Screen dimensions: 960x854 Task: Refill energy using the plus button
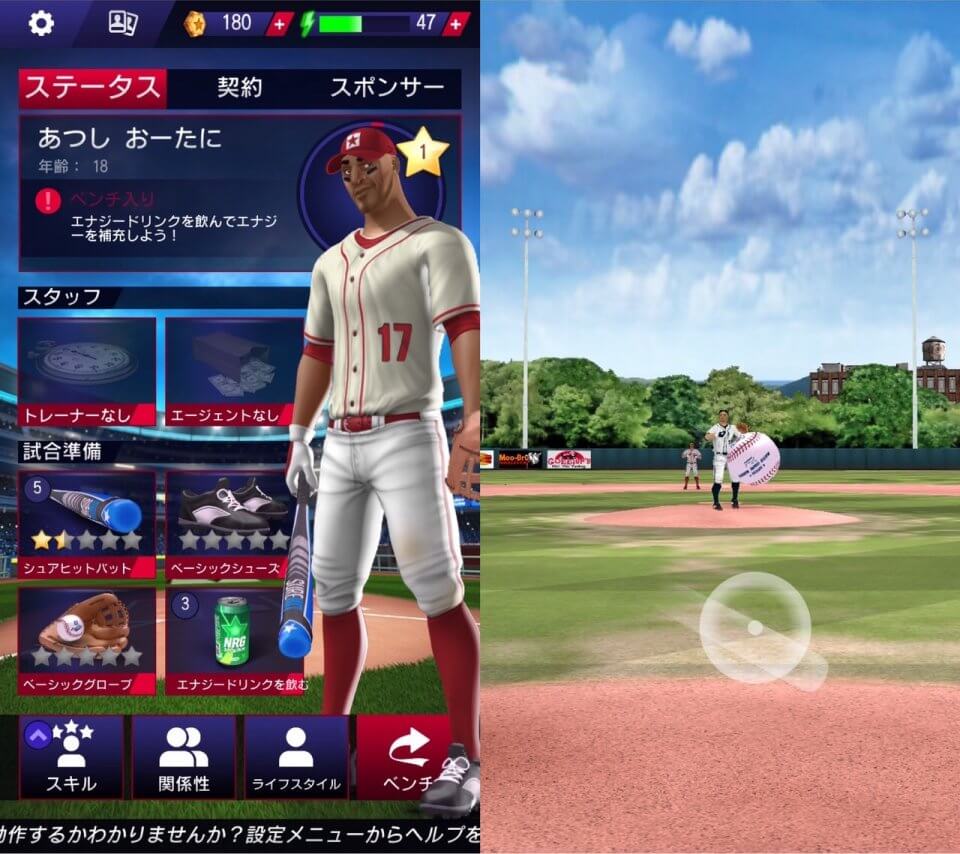click(x=456, y=23)
